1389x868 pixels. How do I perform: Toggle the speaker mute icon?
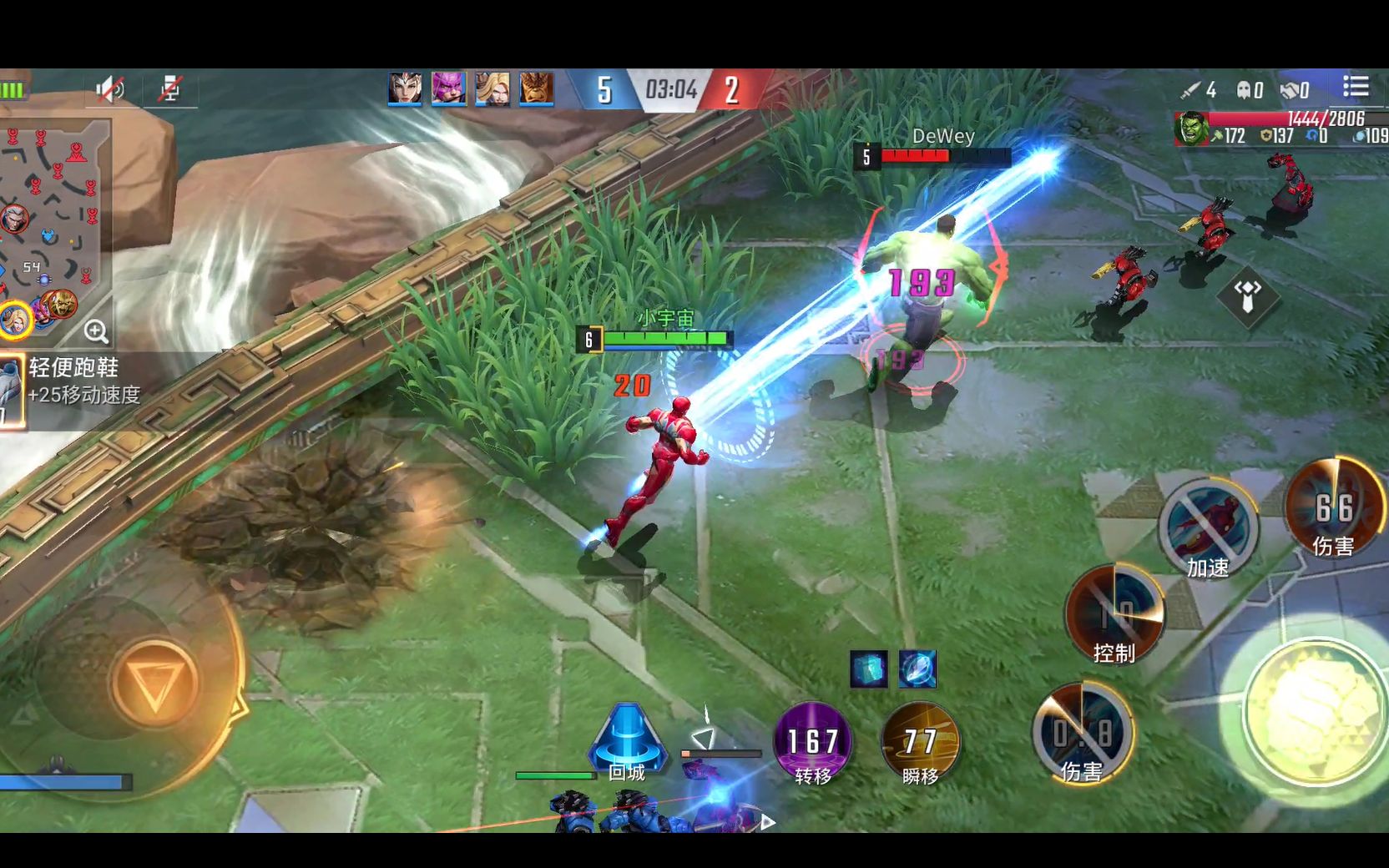pos(109,88)
